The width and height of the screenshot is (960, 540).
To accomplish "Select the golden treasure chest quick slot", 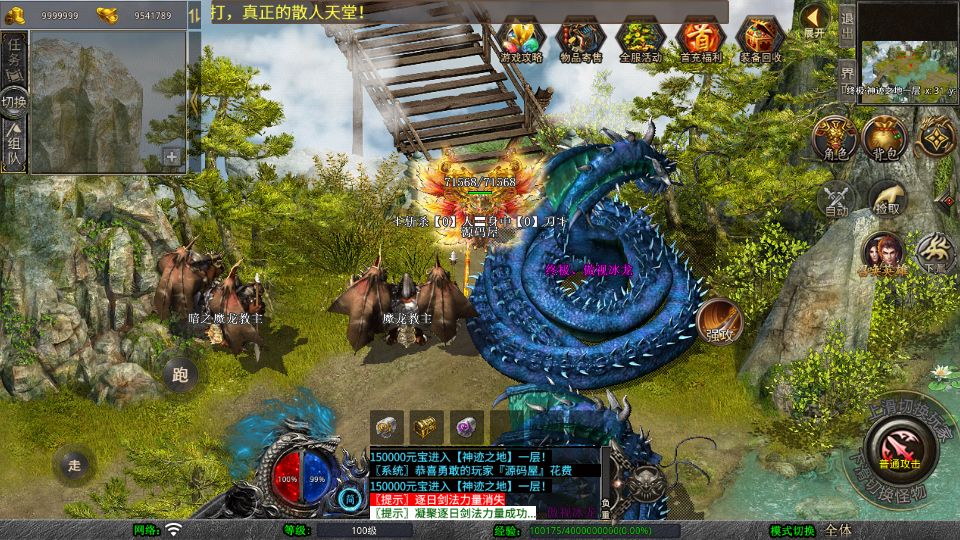I will point(427,425).
